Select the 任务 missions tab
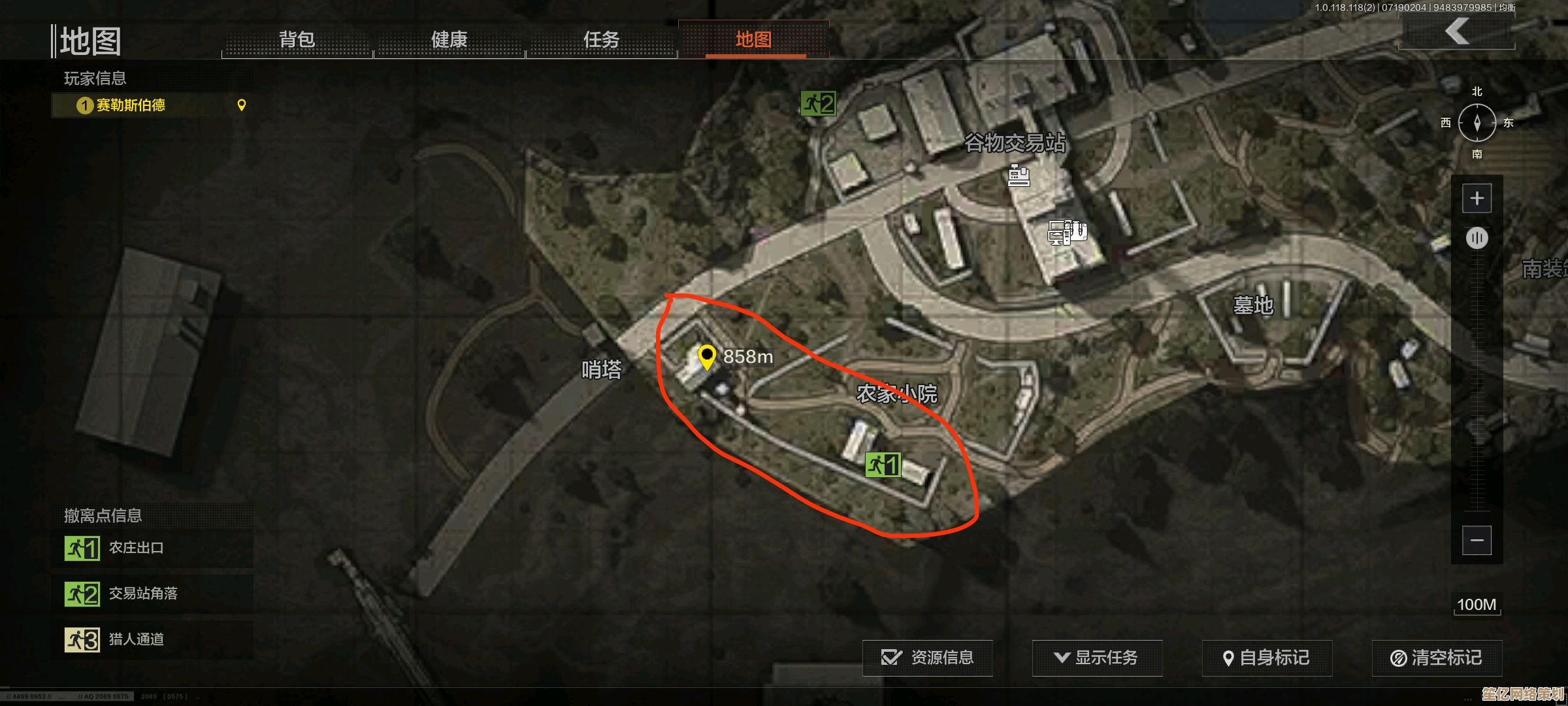This screenshot has width=1568, height=706. (601, 40)
